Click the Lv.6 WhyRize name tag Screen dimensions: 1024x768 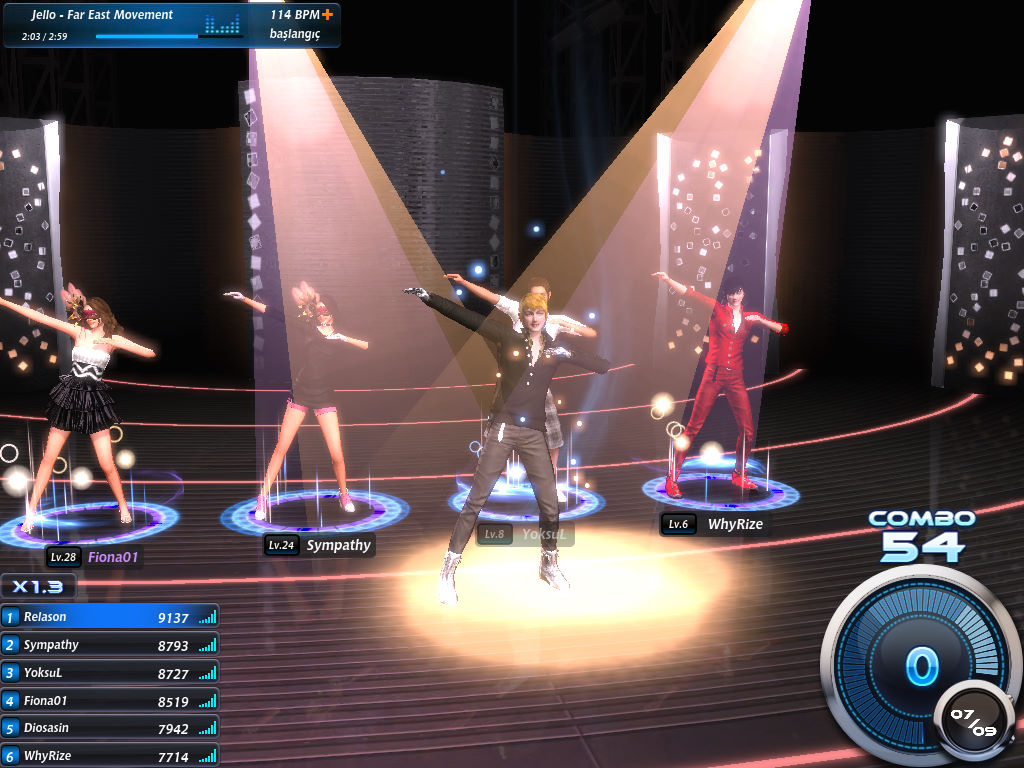713,524
